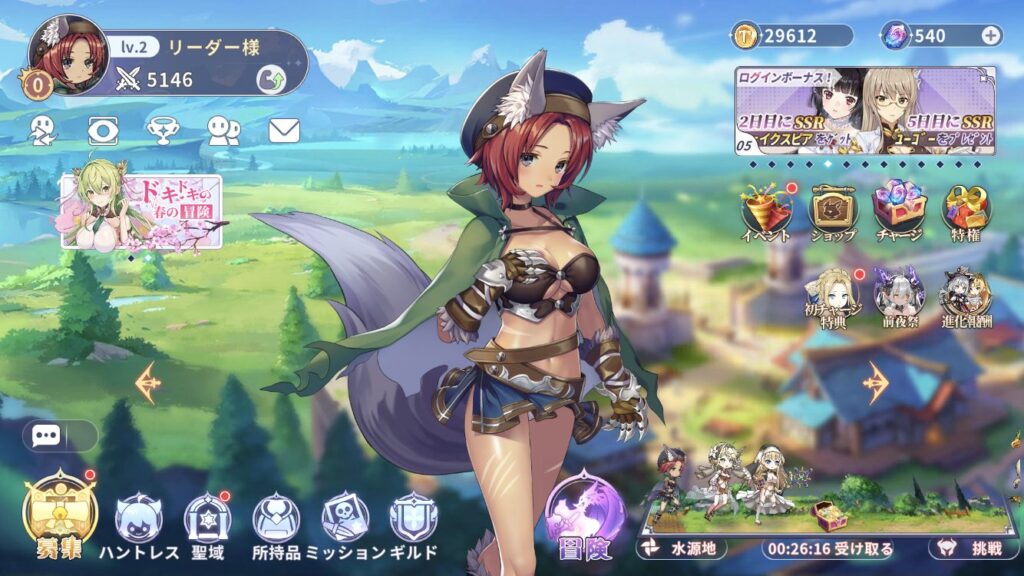Toggle the eye visibility icon
Screen dimensions: 1024x576
tap(103, 130)
